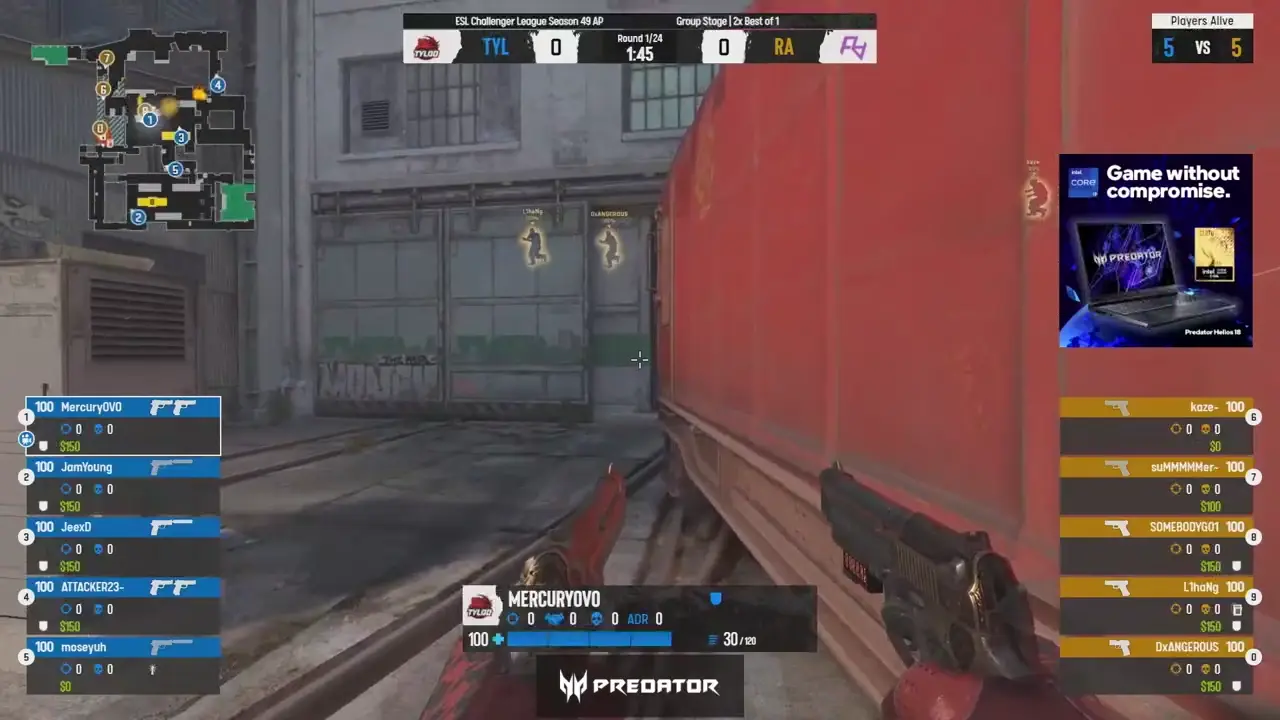Viewport: 1280px width, 720px height.
Task: Click the armor shield icon beside MERCURYOVO's name
Action: [715, 598]
